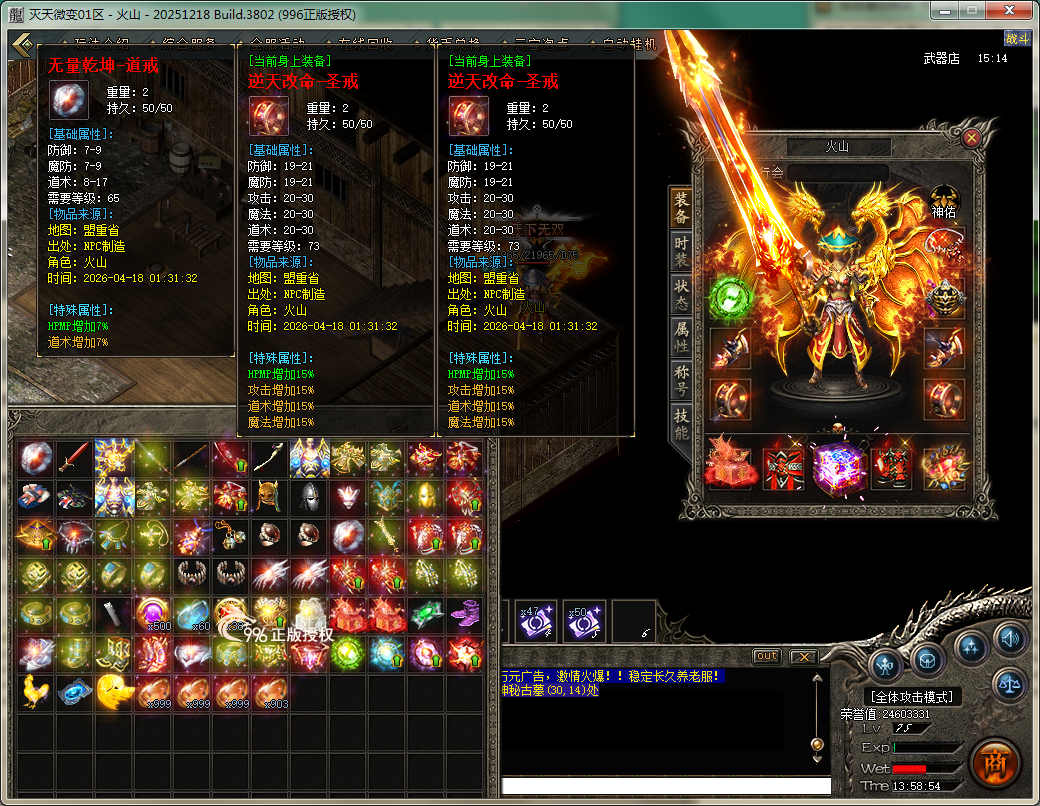1040x806 pixels.
Task: Select the green swirl orb equipment slot
Action: point(729,297)
